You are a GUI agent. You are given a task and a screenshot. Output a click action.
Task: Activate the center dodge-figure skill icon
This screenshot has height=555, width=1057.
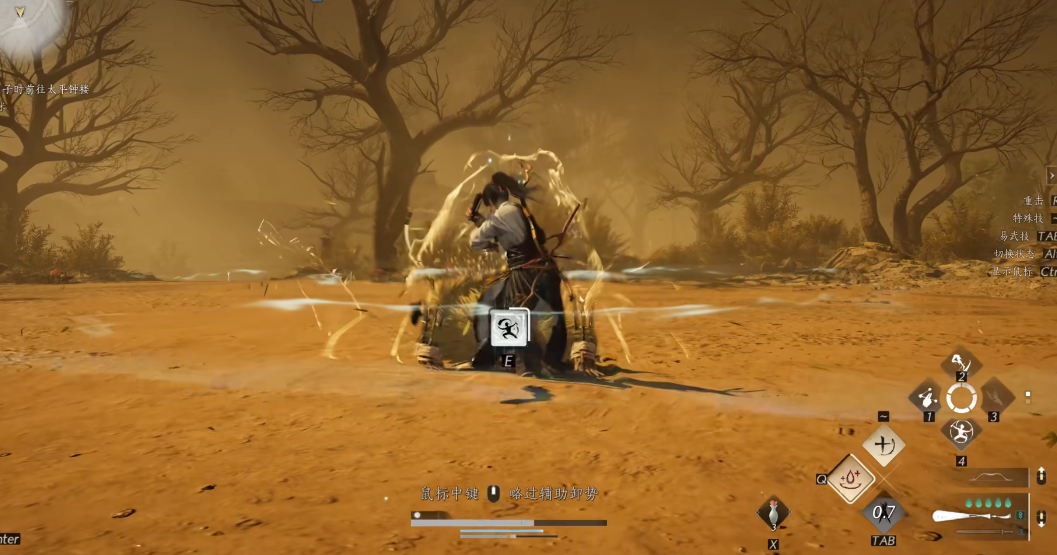510,327
